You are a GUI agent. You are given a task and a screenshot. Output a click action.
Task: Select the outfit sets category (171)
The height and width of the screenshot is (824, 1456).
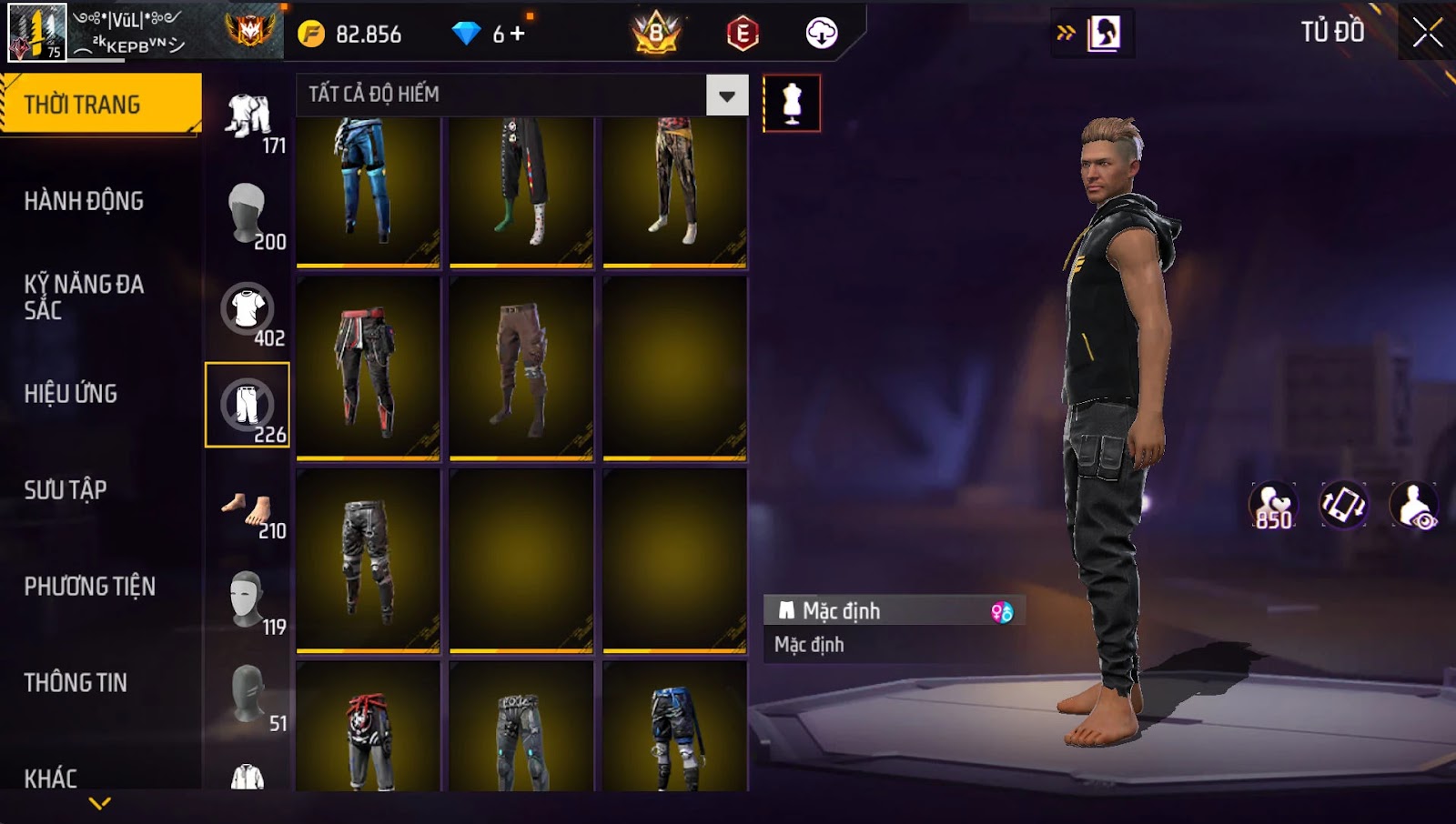click(x=248, y=118)
